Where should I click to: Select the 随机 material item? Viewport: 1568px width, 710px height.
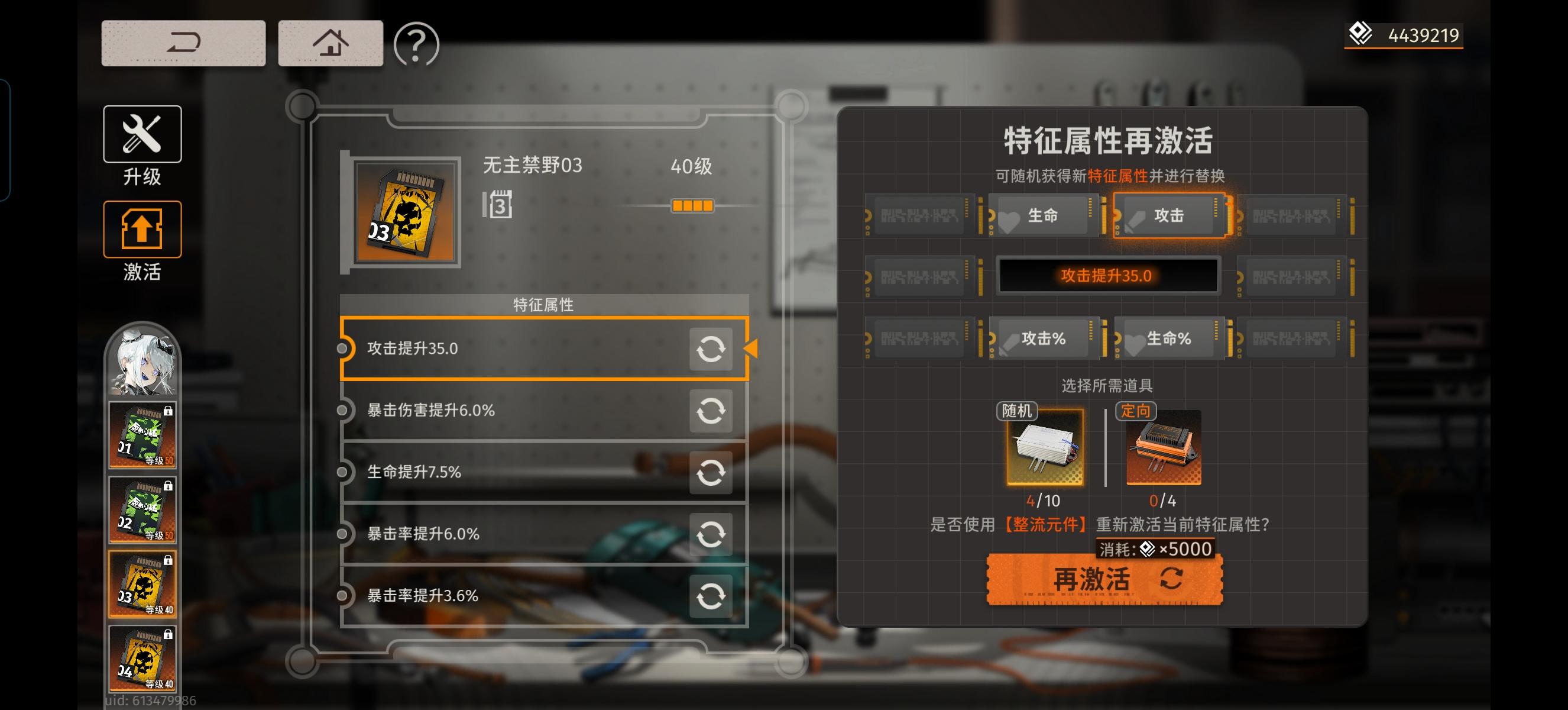[1044, 450]
